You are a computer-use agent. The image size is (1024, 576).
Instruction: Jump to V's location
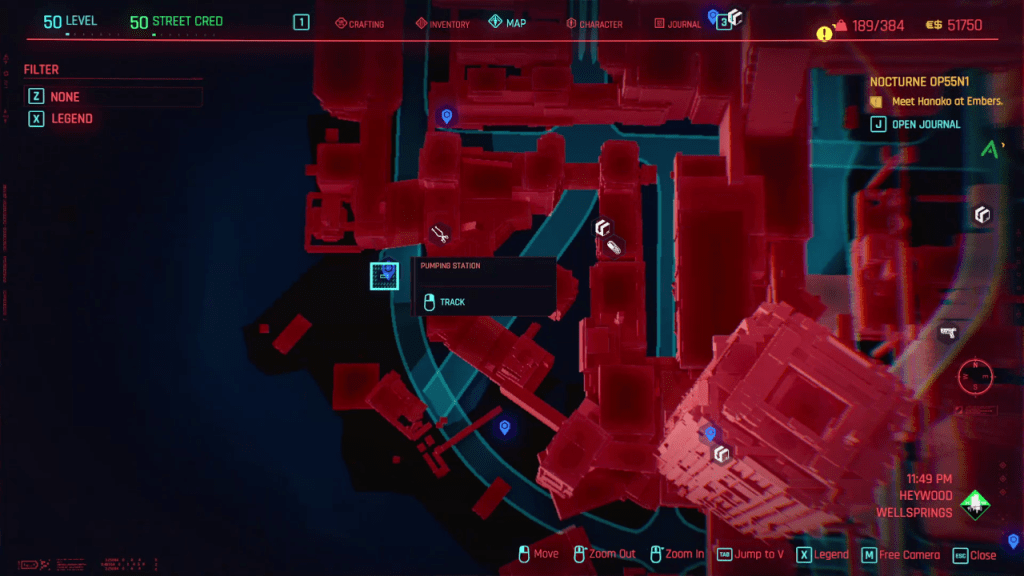750,555
